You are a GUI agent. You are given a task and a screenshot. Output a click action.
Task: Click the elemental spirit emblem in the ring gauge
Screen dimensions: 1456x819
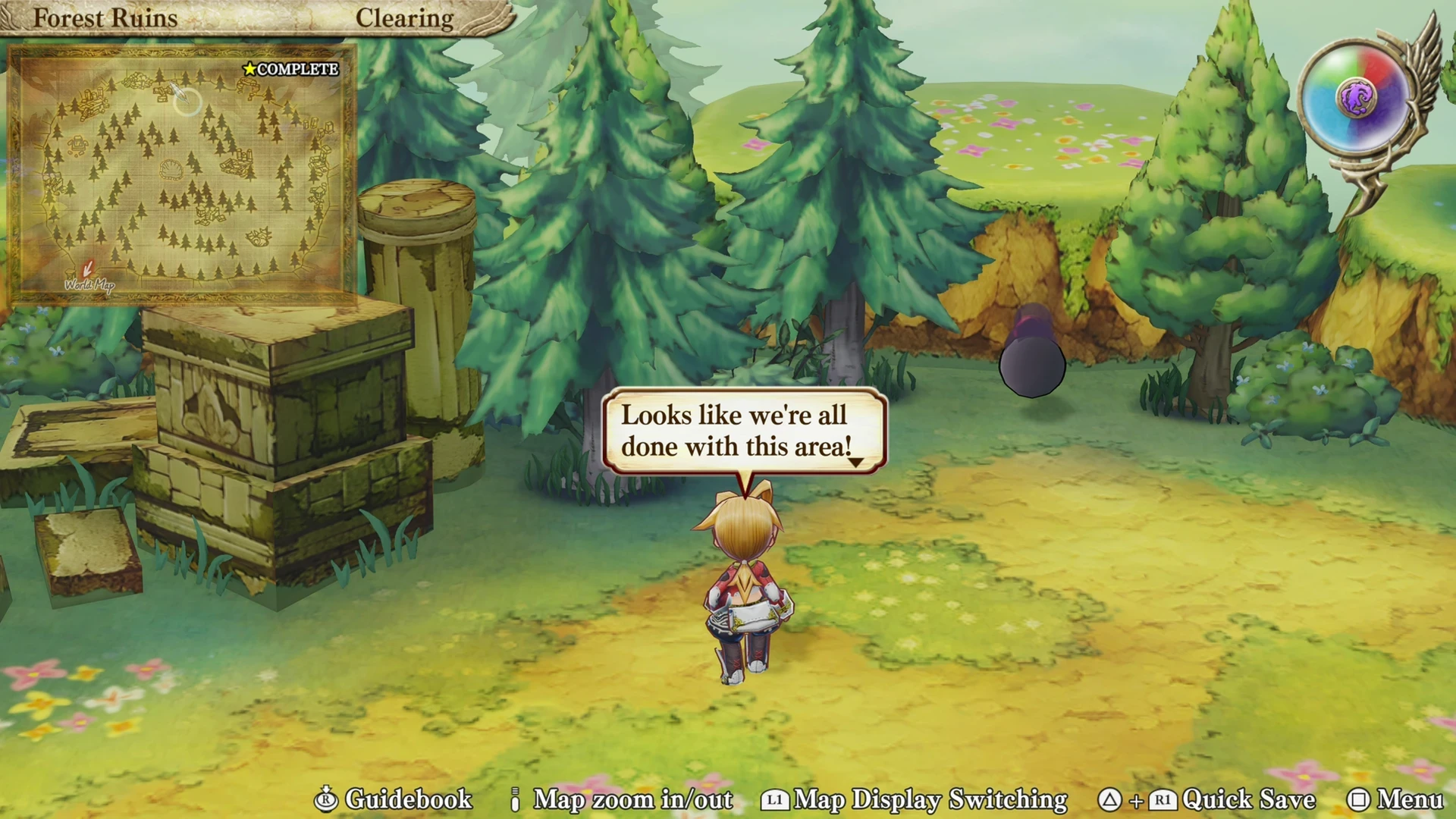tap(1357, 99)
